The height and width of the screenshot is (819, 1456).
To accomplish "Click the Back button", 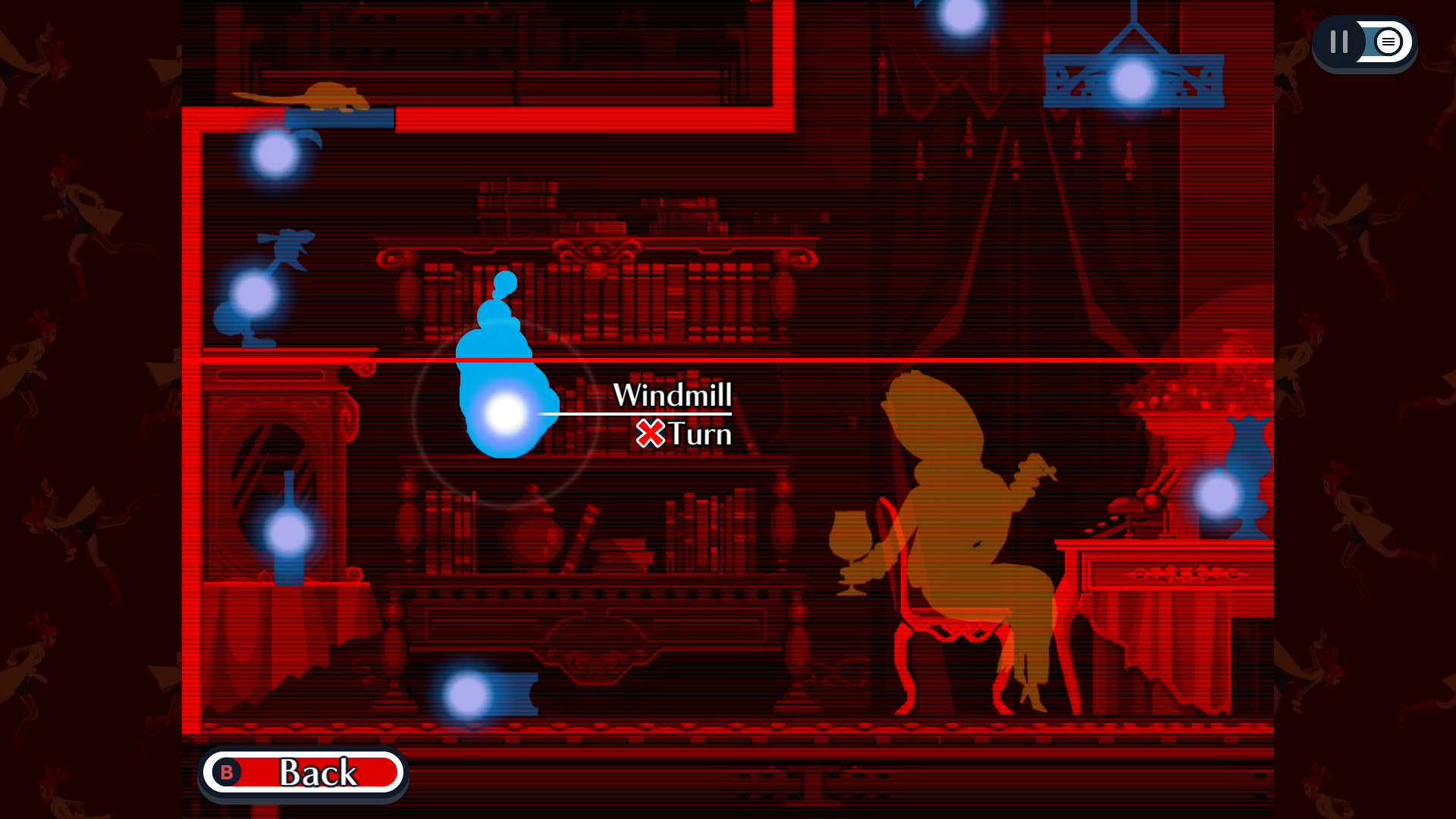I will [x=303, y=773].
